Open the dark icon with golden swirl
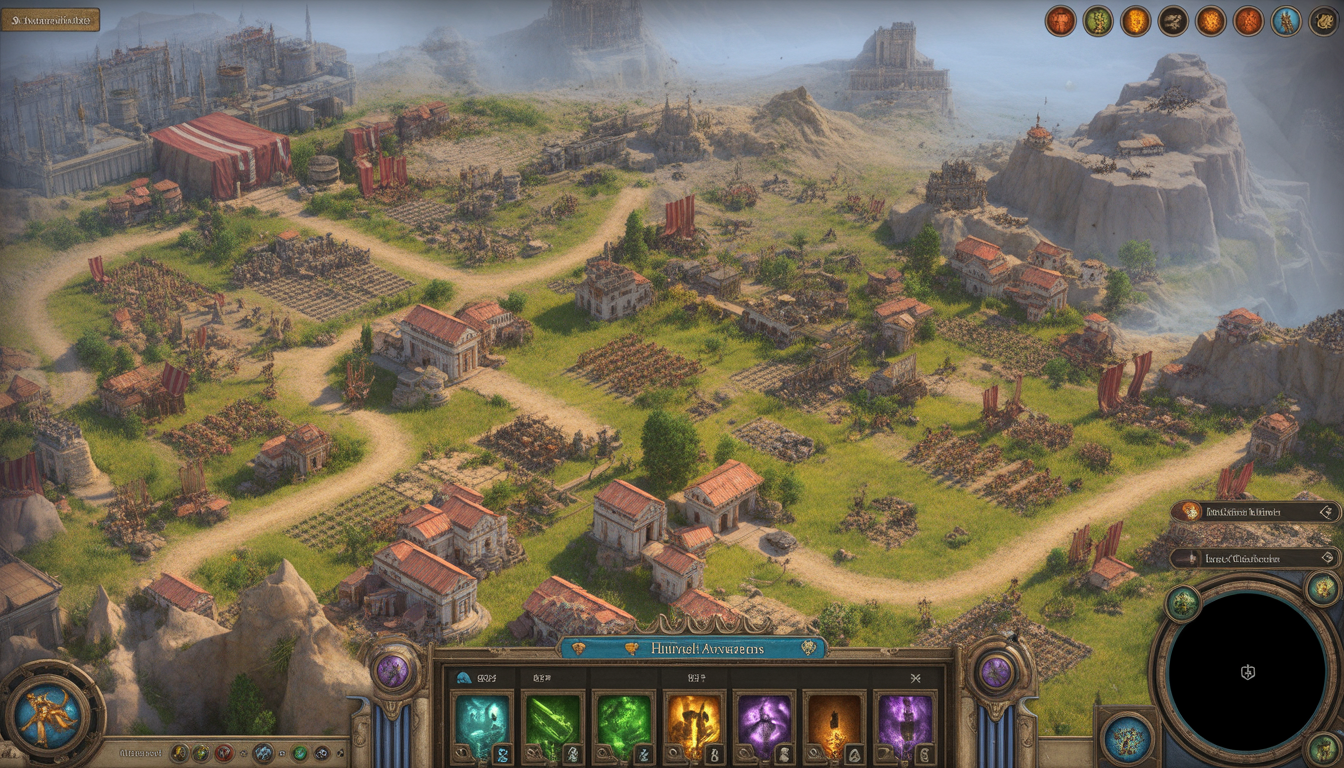1344x768 pixels. coord(1323,21)
